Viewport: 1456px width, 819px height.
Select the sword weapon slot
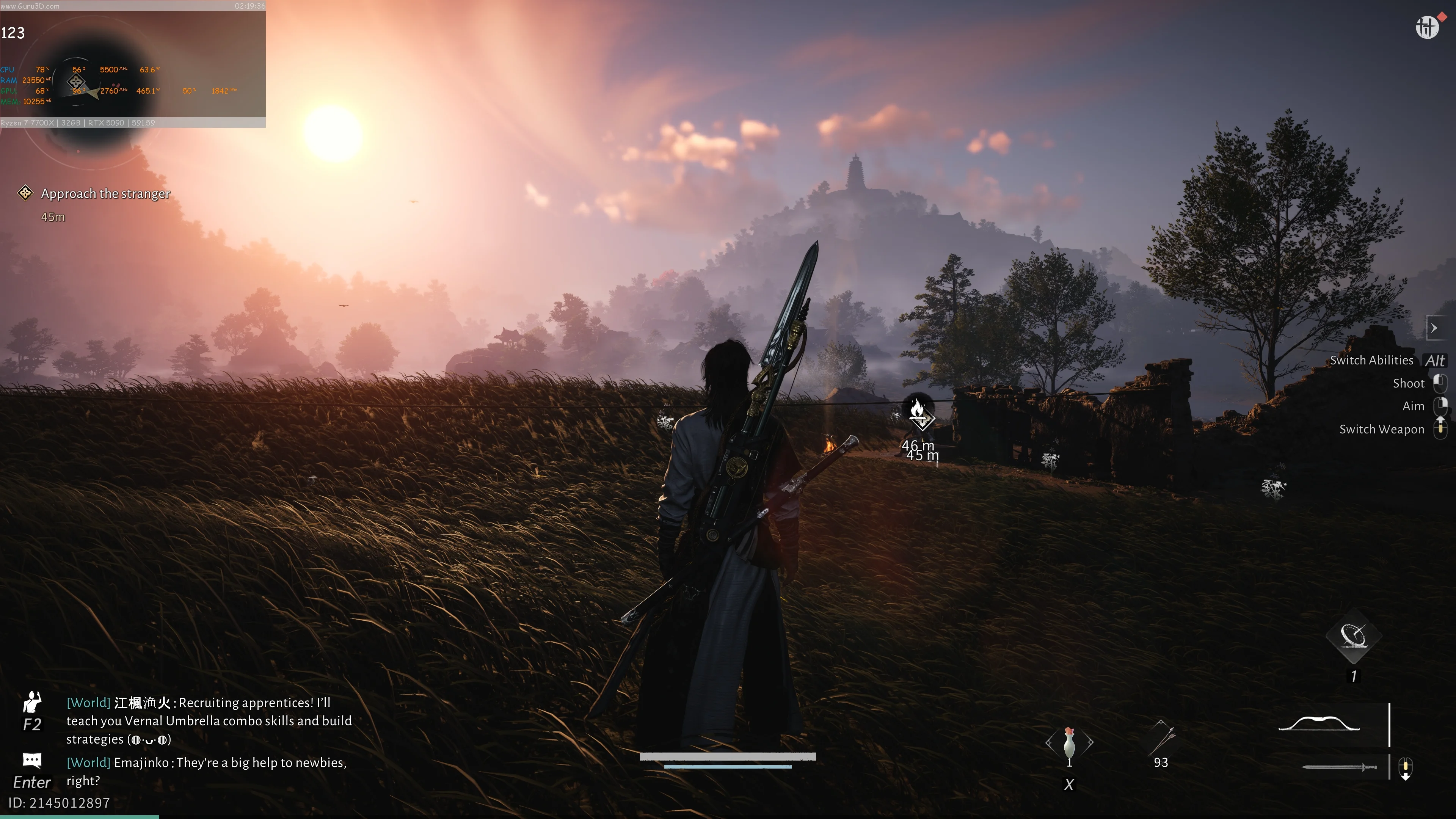1338,767
